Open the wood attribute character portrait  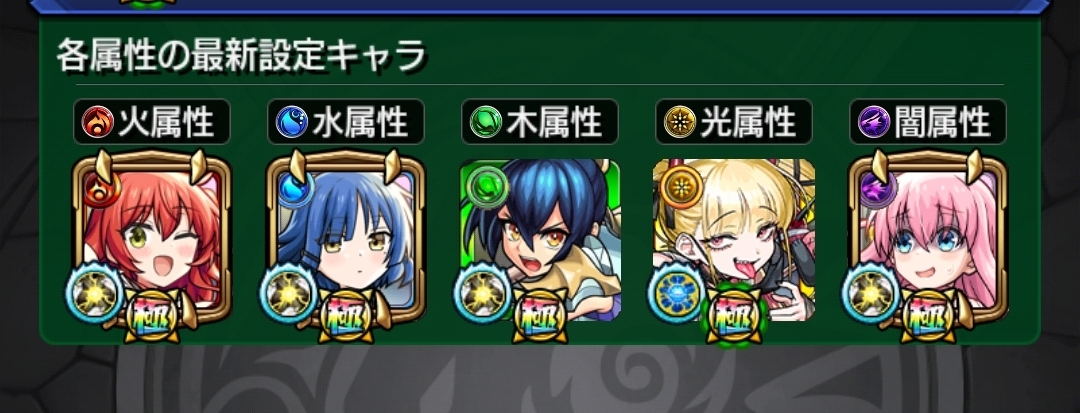point(540,240)
